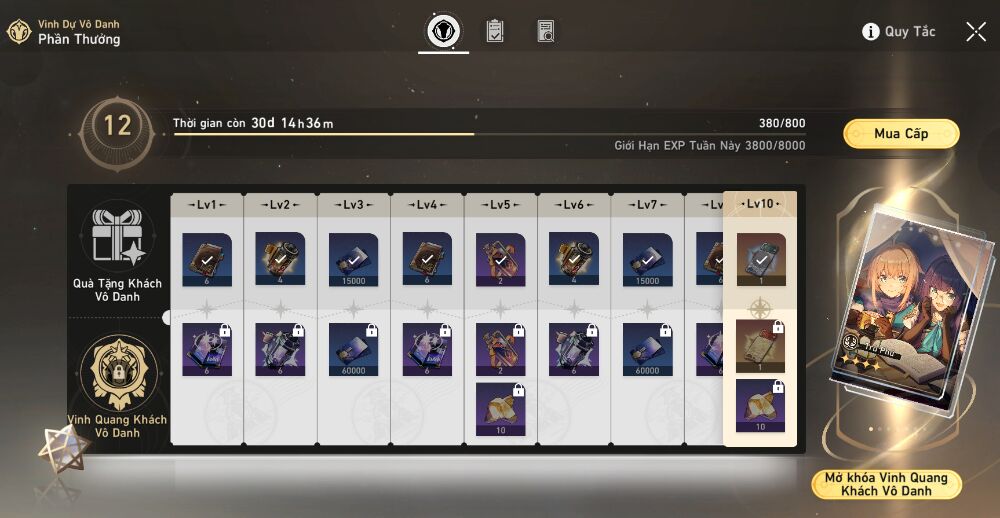Pick the Lv7 free 15000 credits reward
The height and width of the screenshot is (518, 1000).
click(x=648, y=258)
